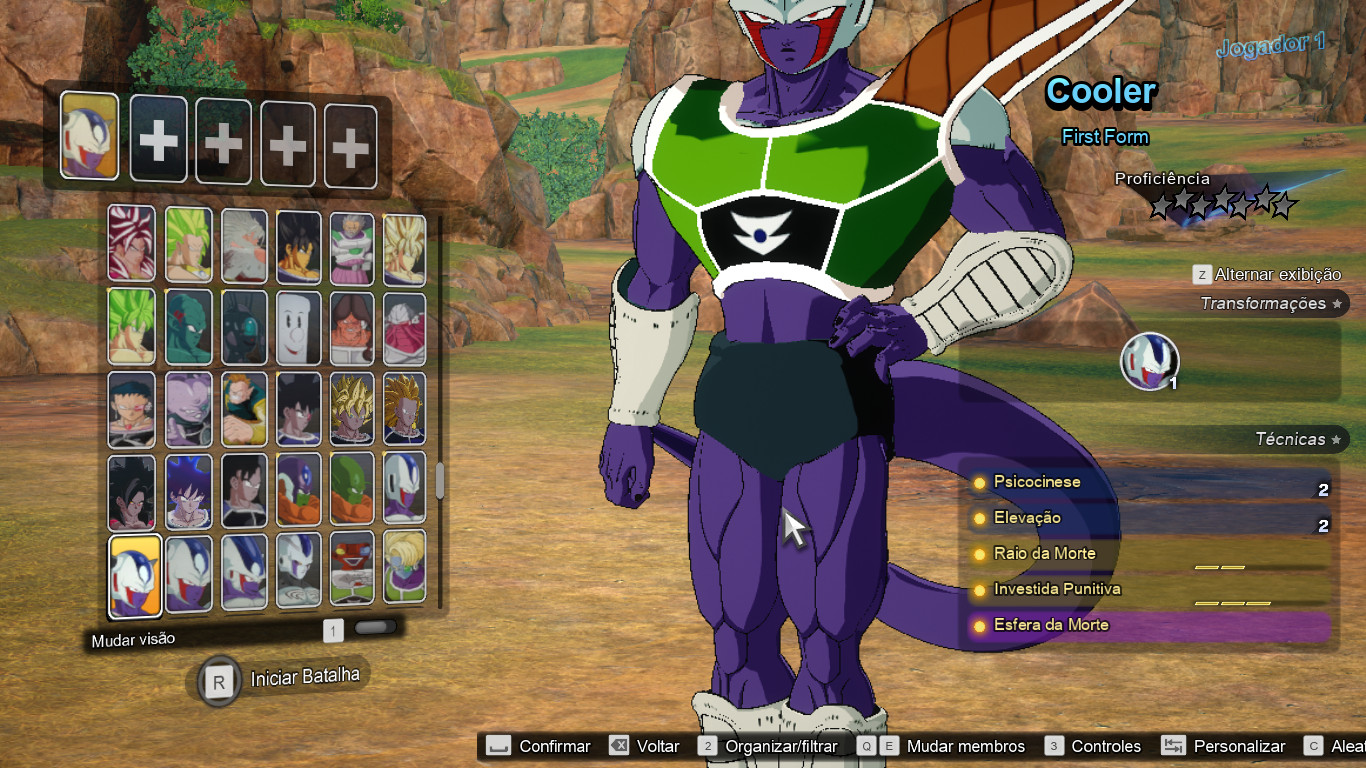Choose the Elevação technique row

[x=1150, y=518]
